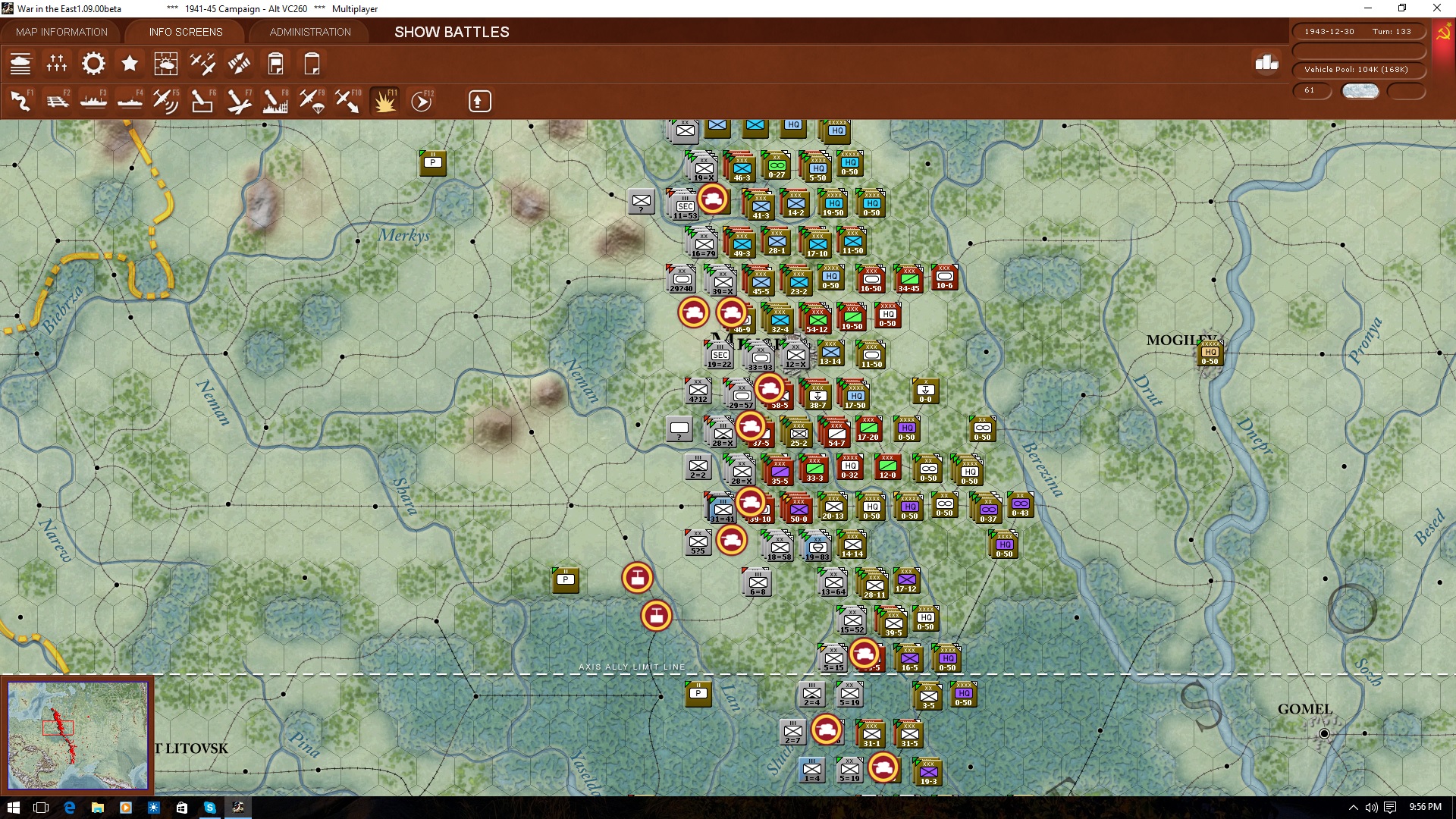
Task: Open the game preferences gear
Action: (x=93, y=63)
